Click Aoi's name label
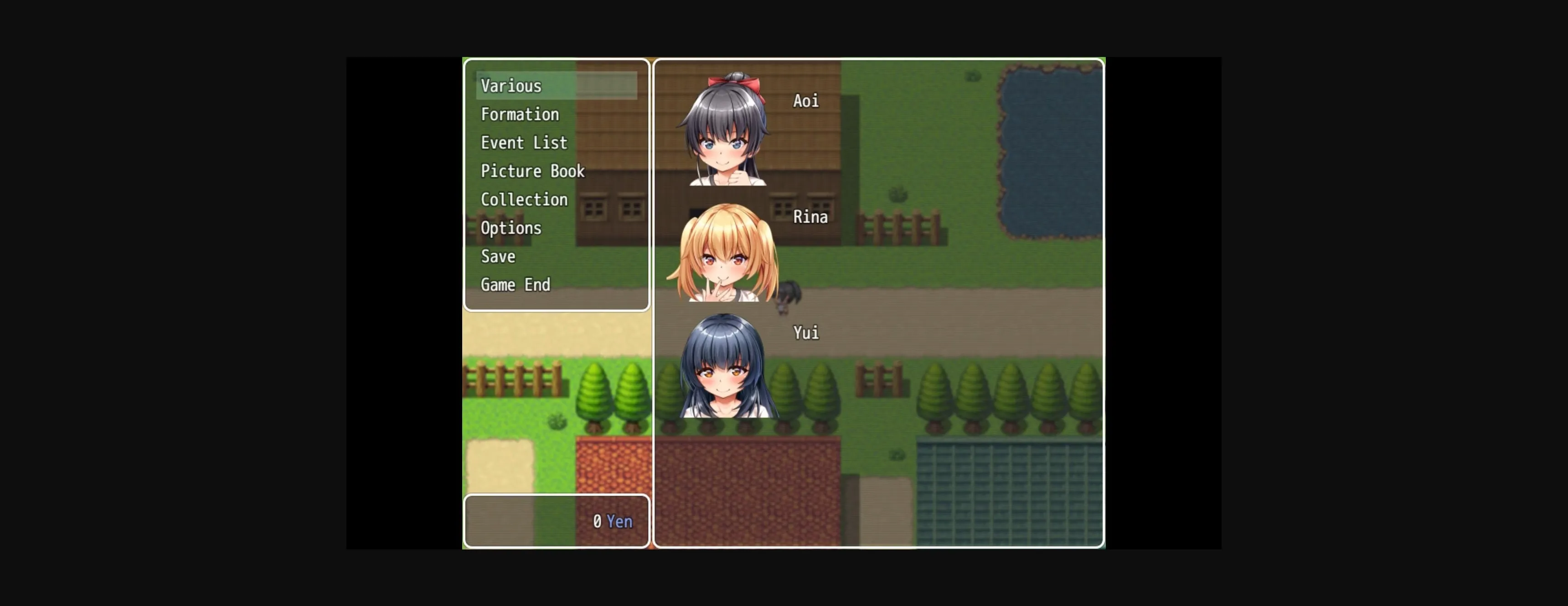The width and height of the screenshot is (1568, 606). (806, 100)
